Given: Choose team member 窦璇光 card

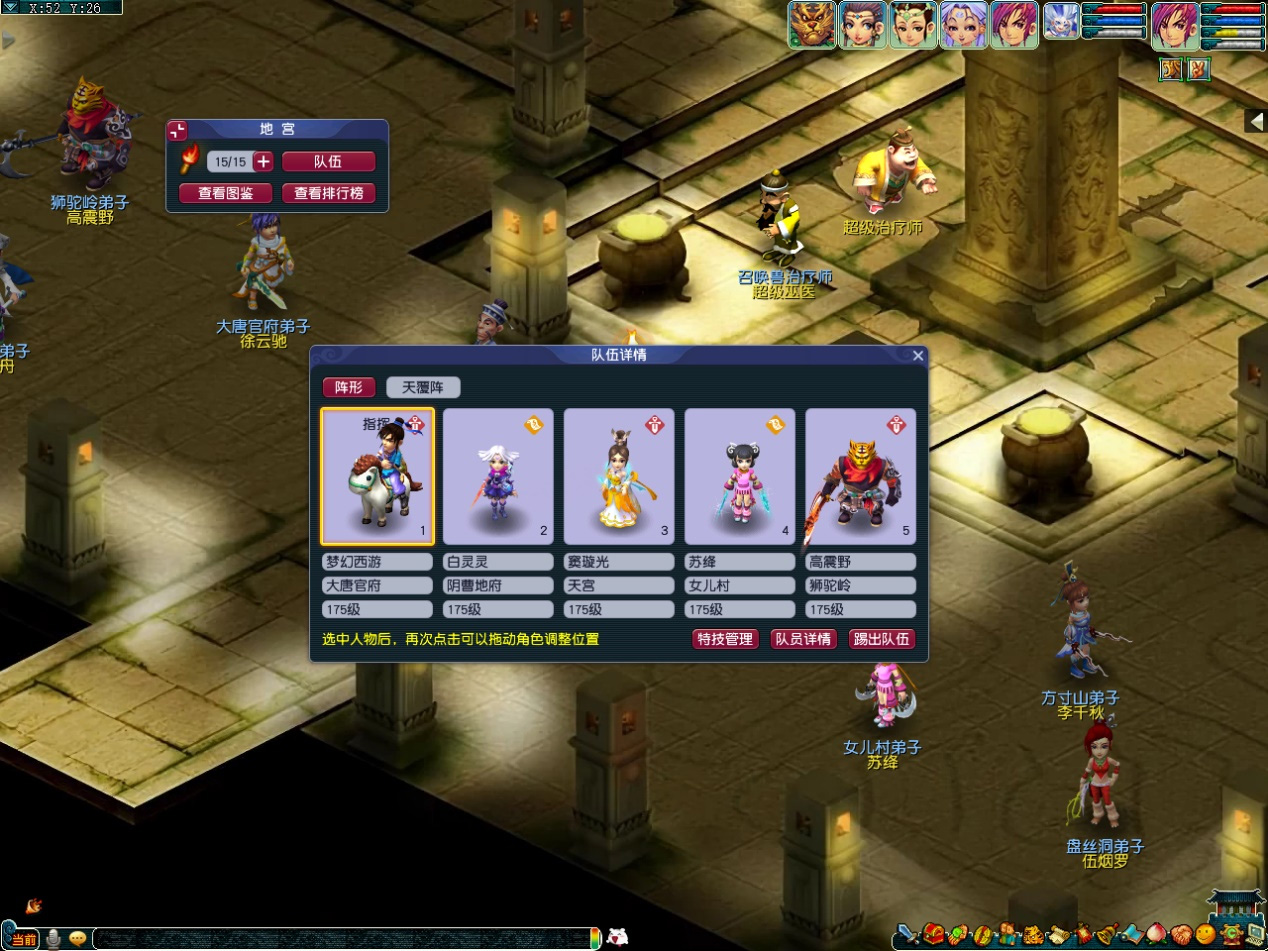Looking at the screenshot, I should click(x=619, y=476).
